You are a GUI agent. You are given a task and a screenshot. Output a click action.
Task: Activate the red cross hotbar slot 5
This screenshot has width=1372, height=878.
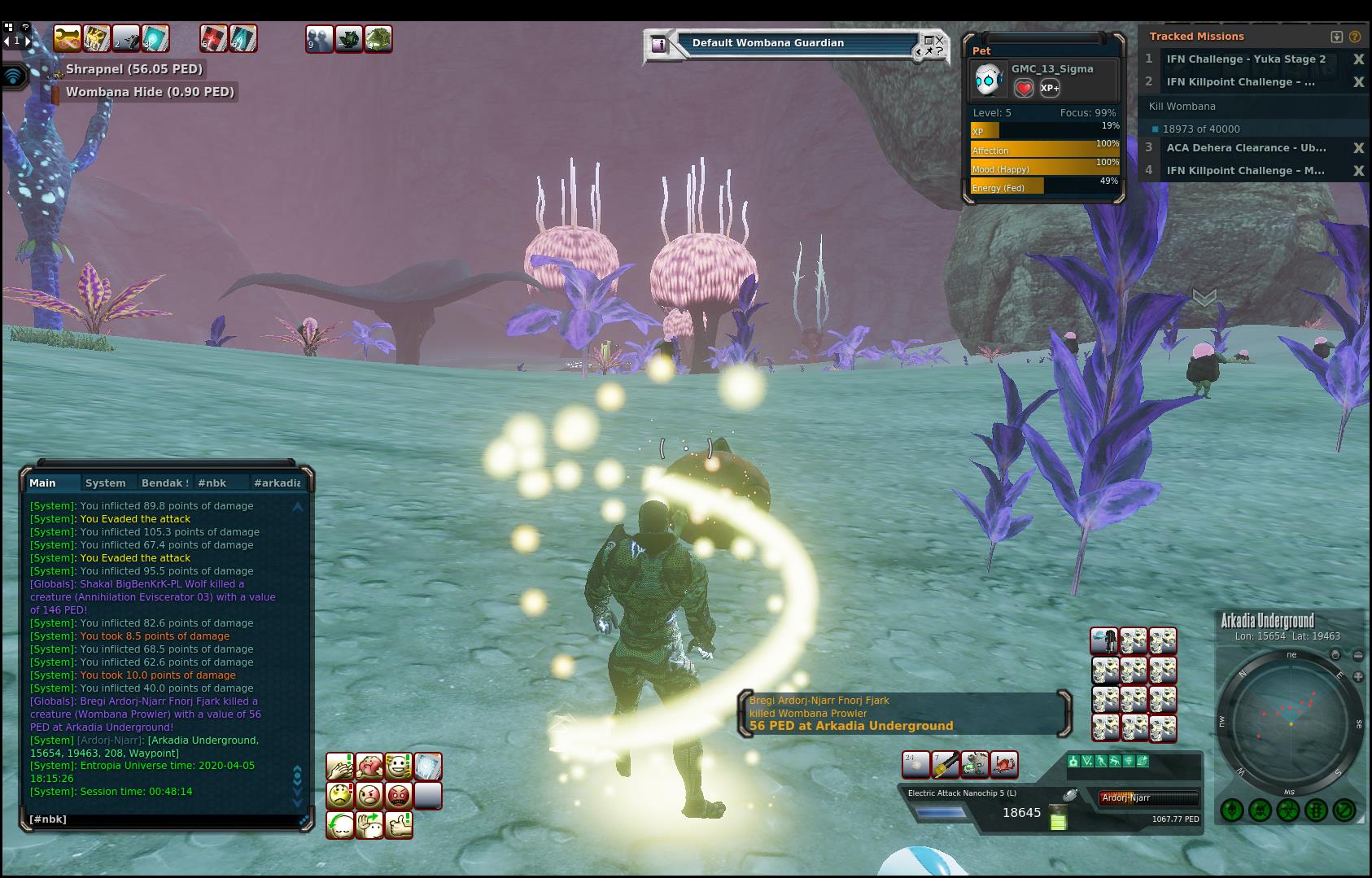point(213,38)
